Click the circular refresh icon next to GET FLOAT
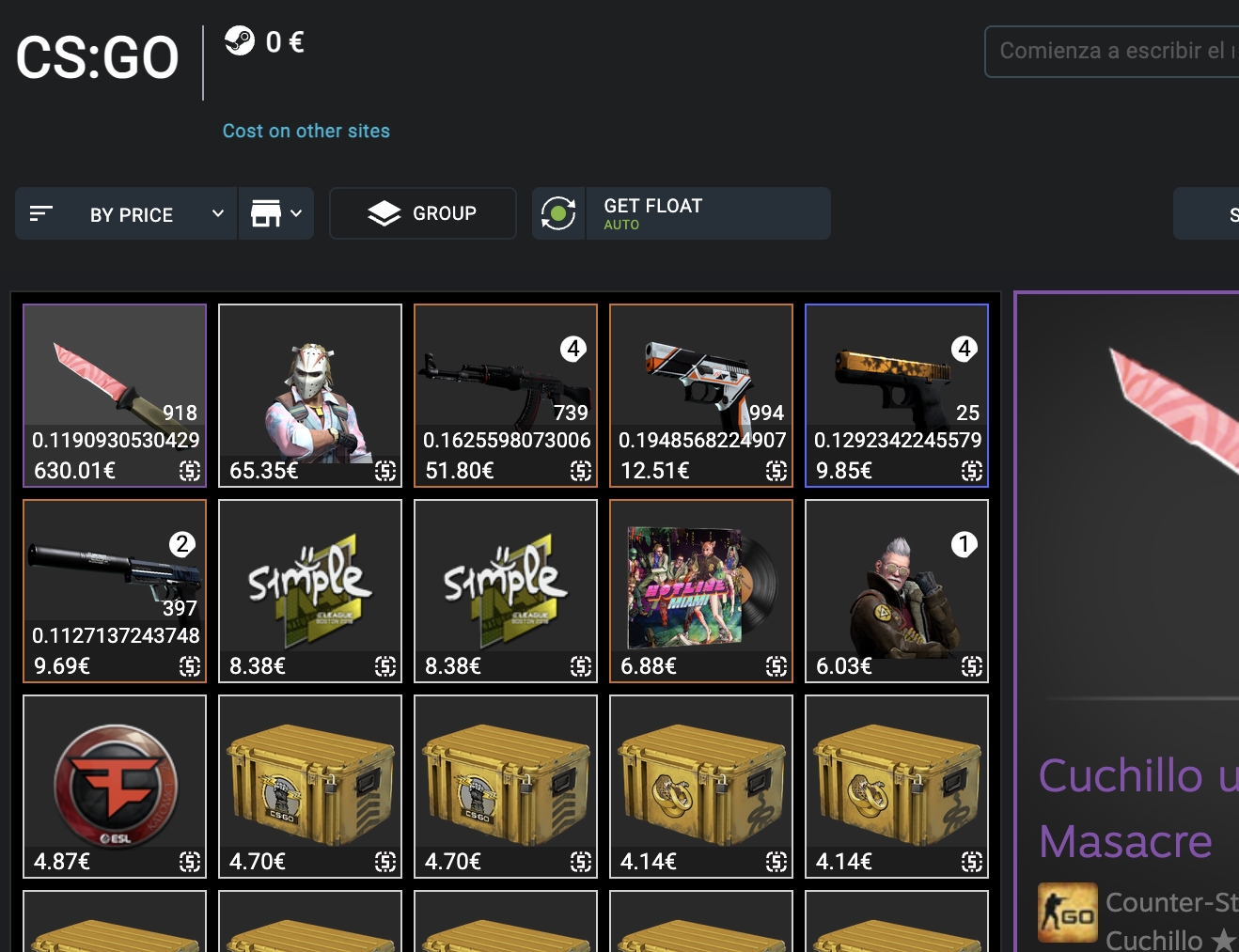 pyautogui.click(x=558, y=213)
